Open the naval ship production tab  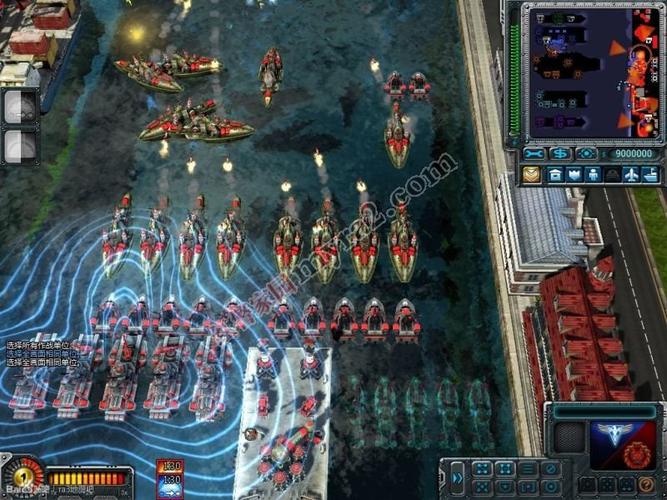(653, 174)
